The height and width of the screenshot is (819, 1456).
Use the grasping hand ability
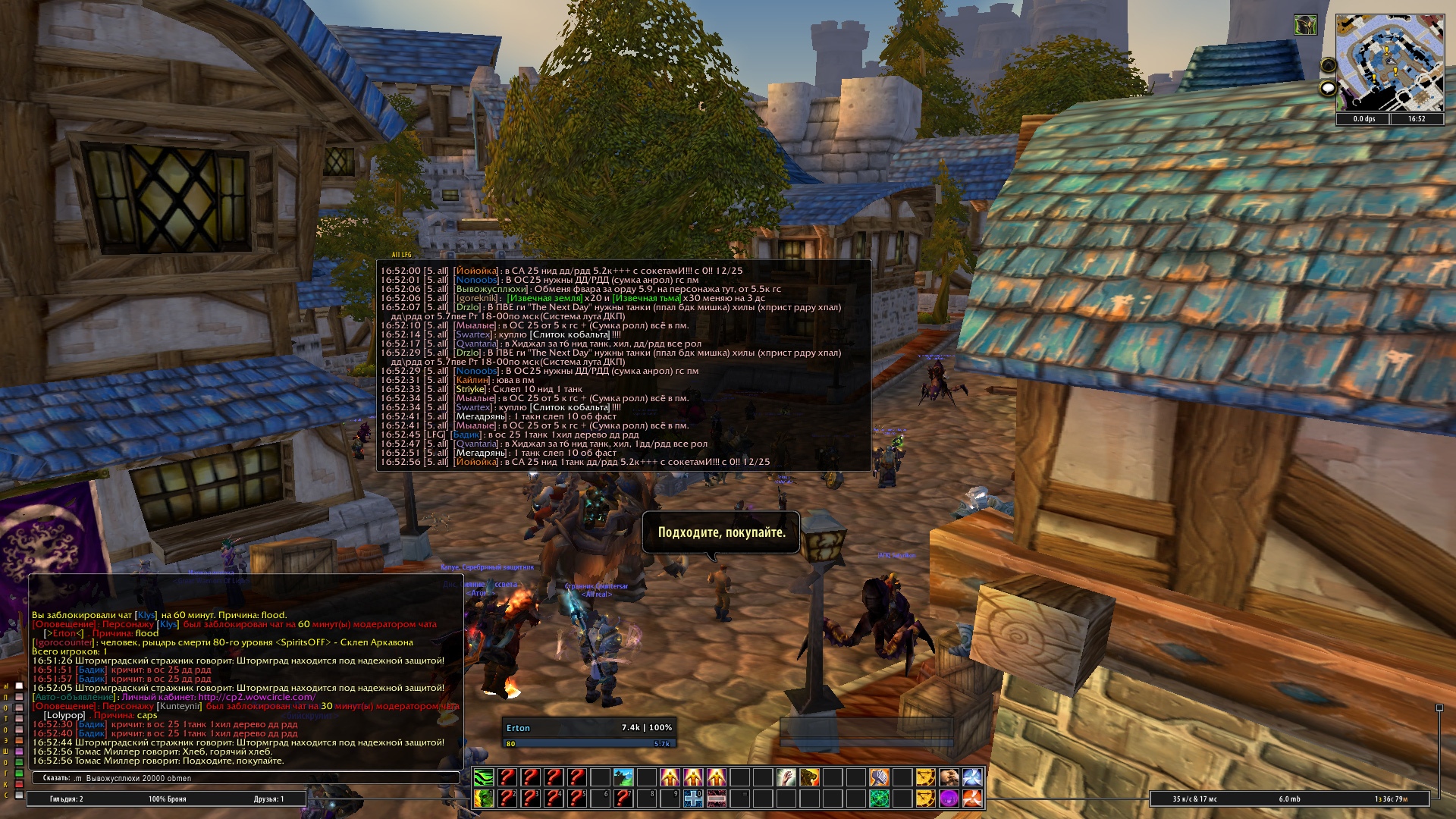tap(786, 777)
